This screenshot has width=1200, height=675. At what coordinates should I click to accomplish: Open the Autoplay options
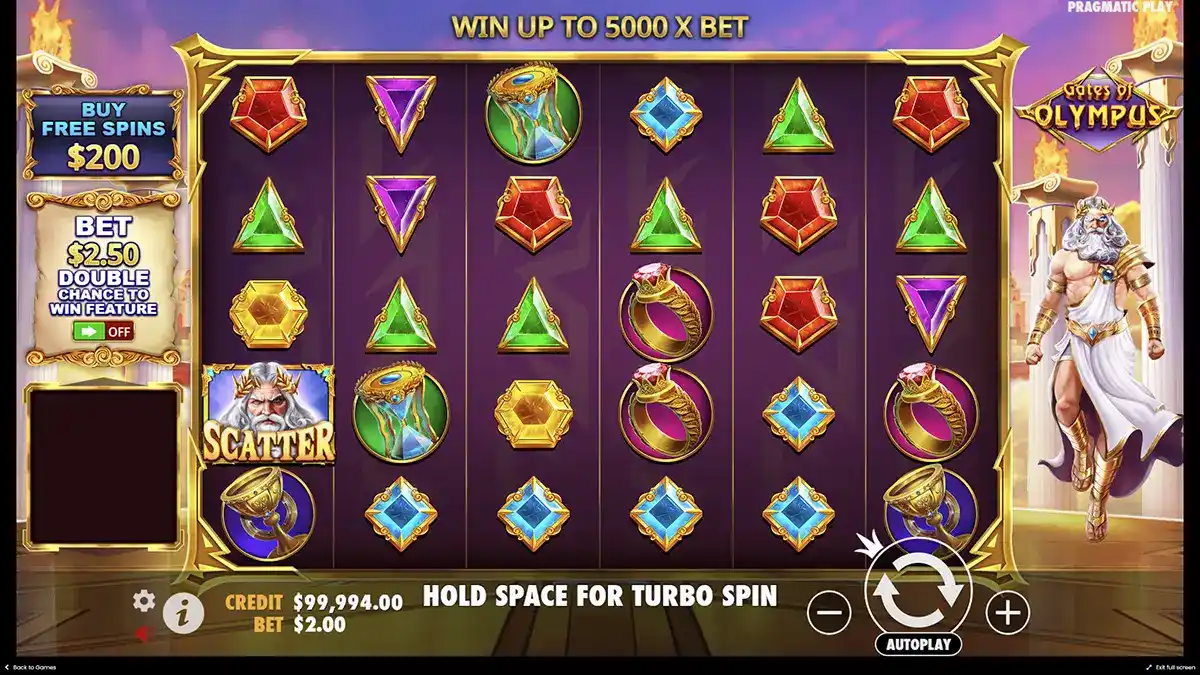tap(918, 644)
